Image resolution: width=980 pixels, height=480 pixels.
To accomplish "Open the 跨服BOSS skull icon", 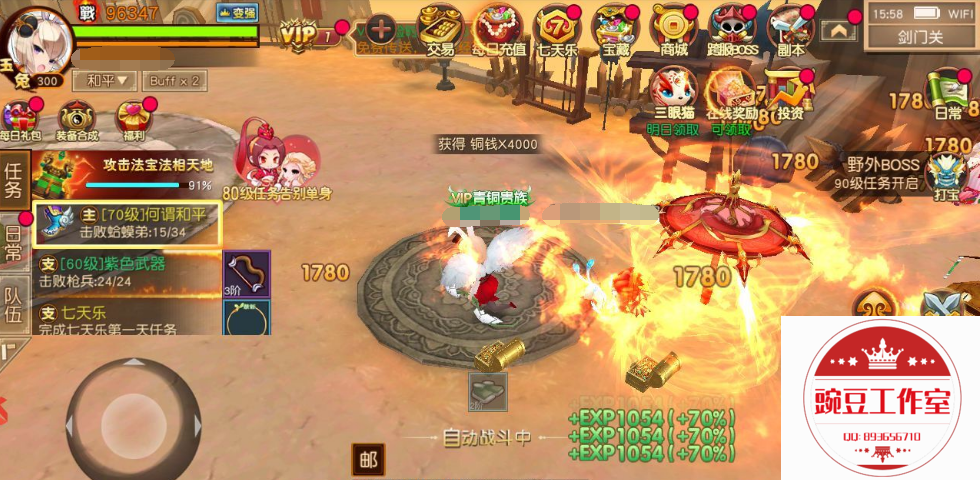I will click(734, 27).
